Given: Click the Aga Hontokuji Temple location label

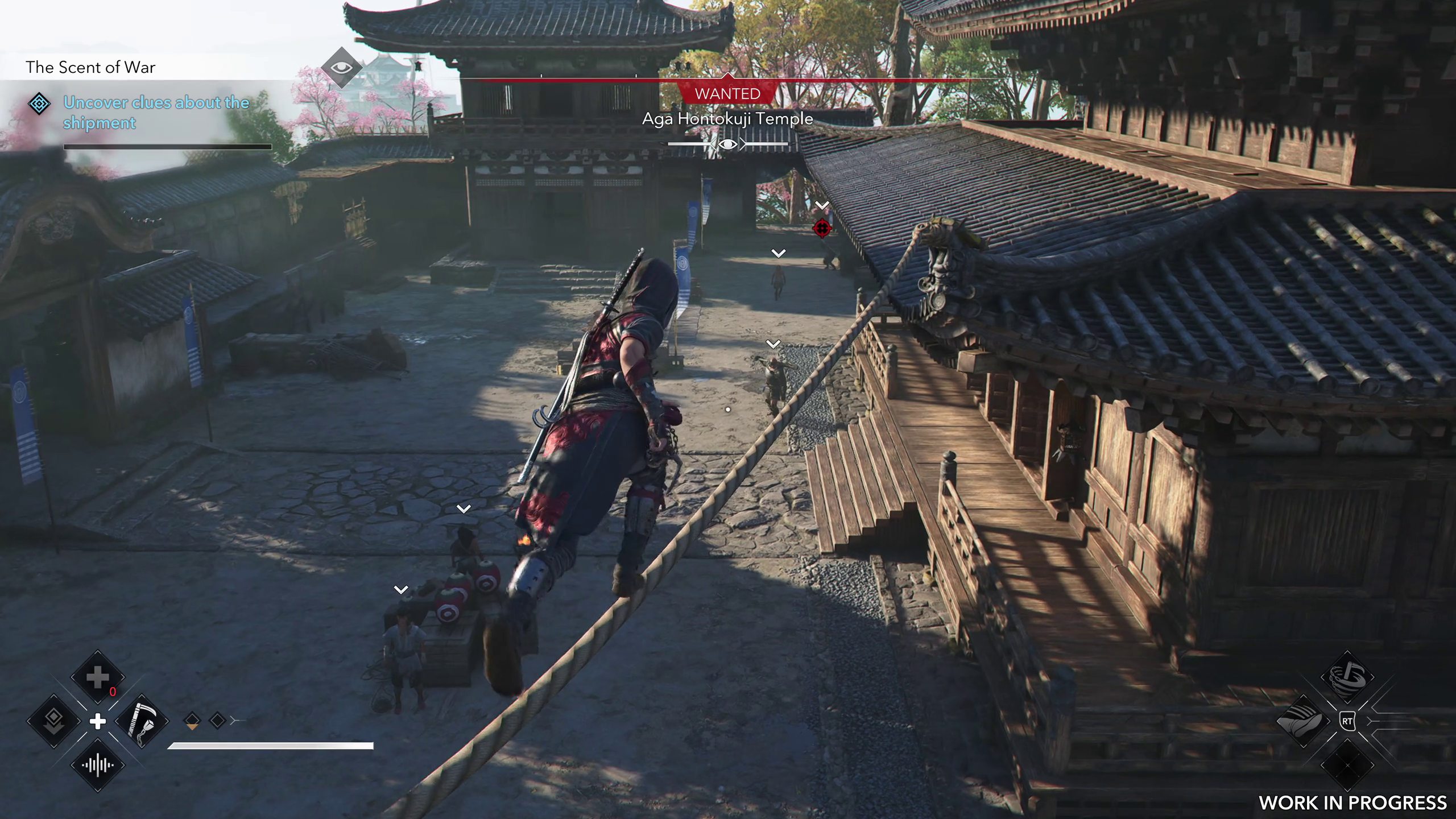Looking at the screenshot, I should [727, 119].
